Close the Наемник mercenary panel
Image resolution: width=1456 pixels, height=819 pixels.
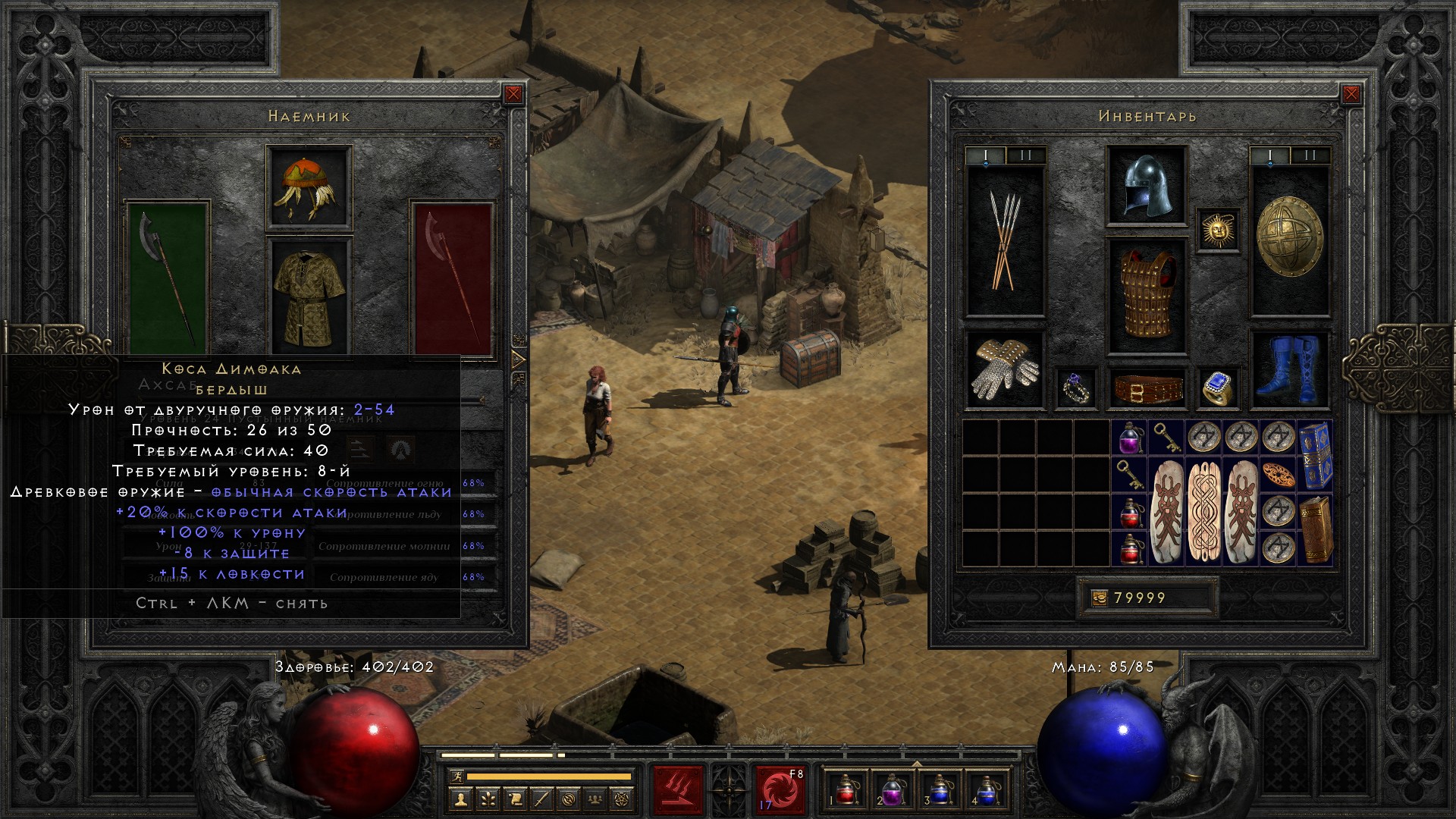pyautogui.click(x=513, y=94)
